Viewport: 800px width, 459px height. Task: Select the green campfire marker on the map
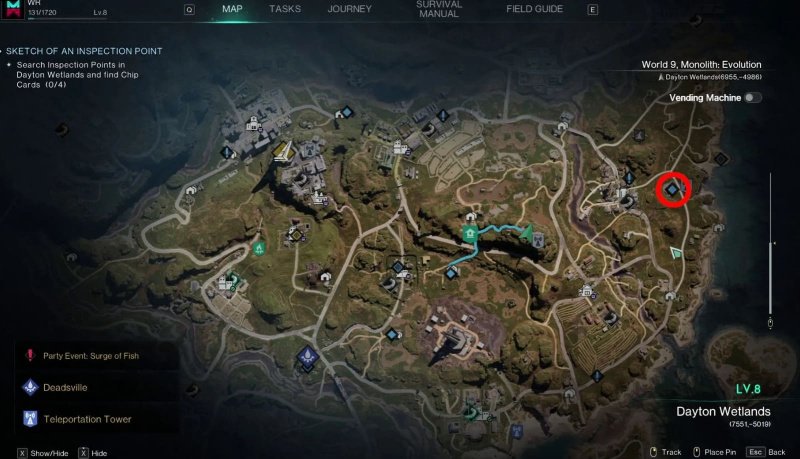259,246
